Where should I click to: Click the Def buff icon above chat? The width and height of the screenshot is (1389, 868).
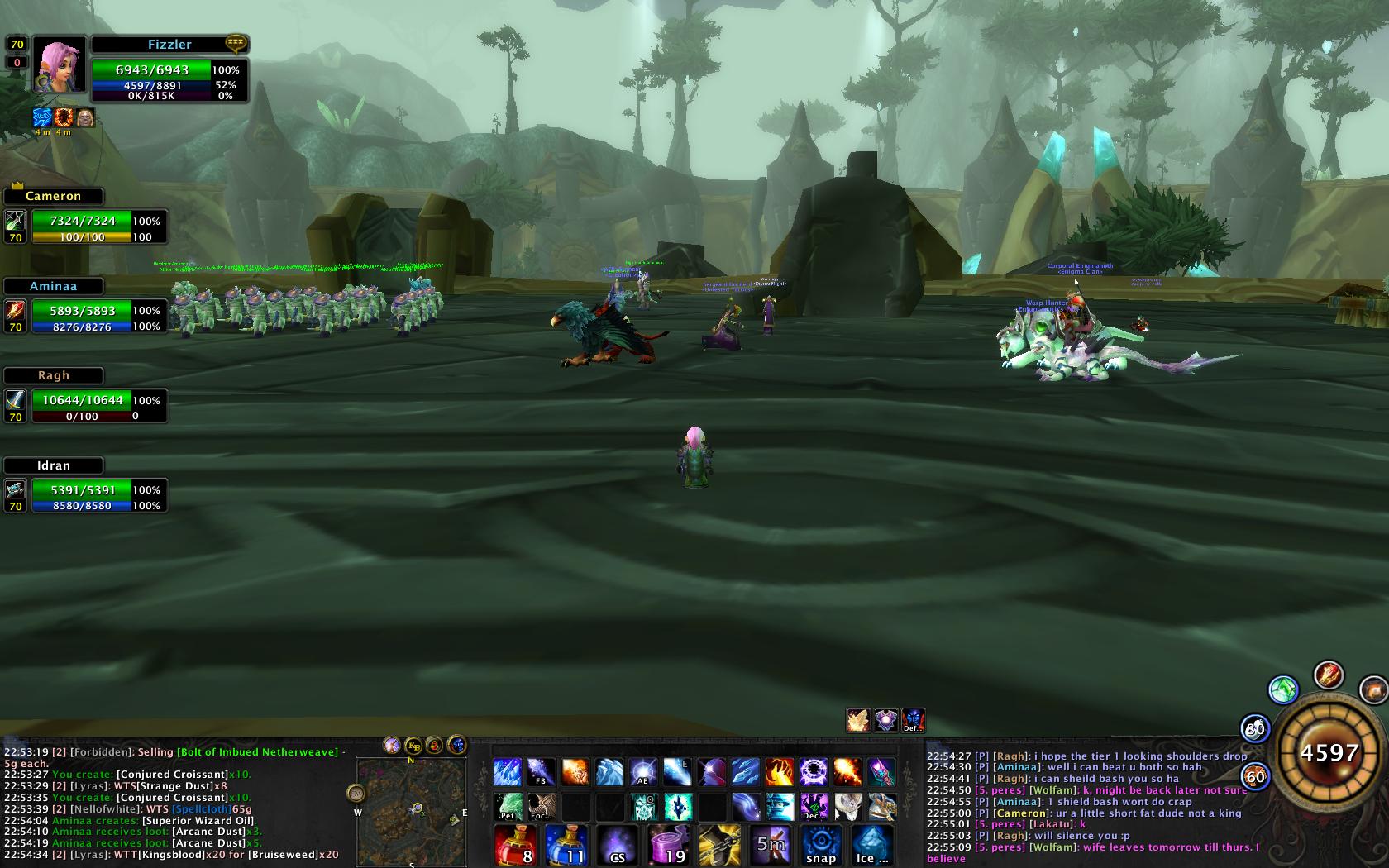click(913, 720)
